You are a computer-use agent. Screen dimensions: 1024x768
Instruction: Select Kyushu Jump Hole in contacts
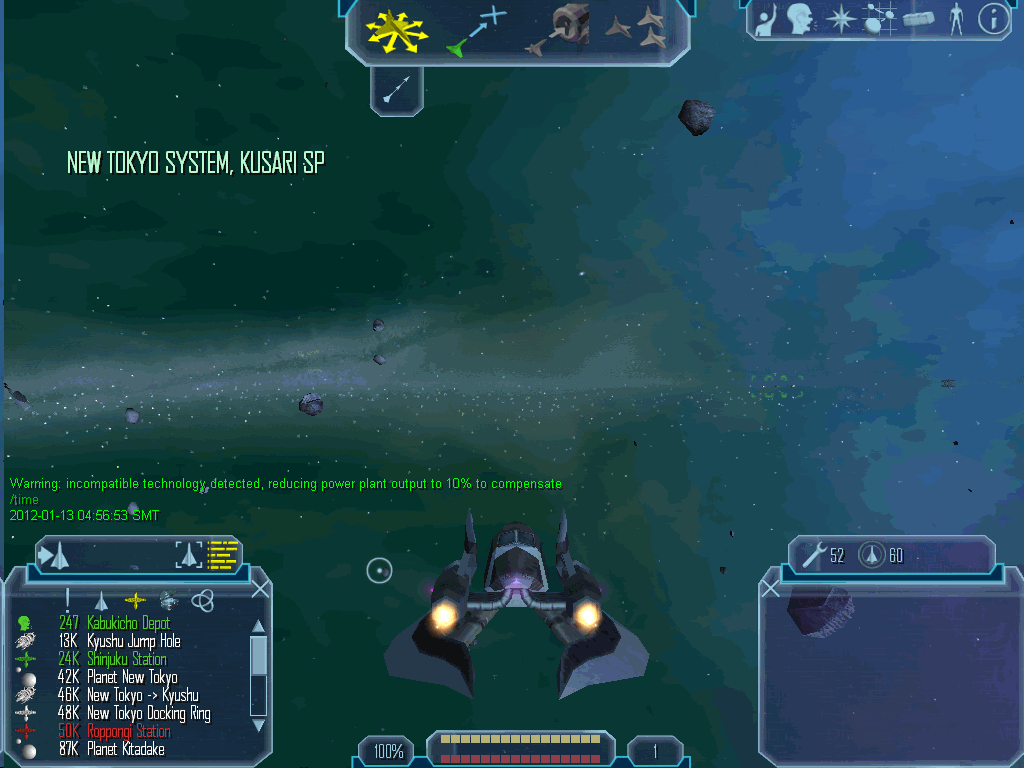[133, 641]
